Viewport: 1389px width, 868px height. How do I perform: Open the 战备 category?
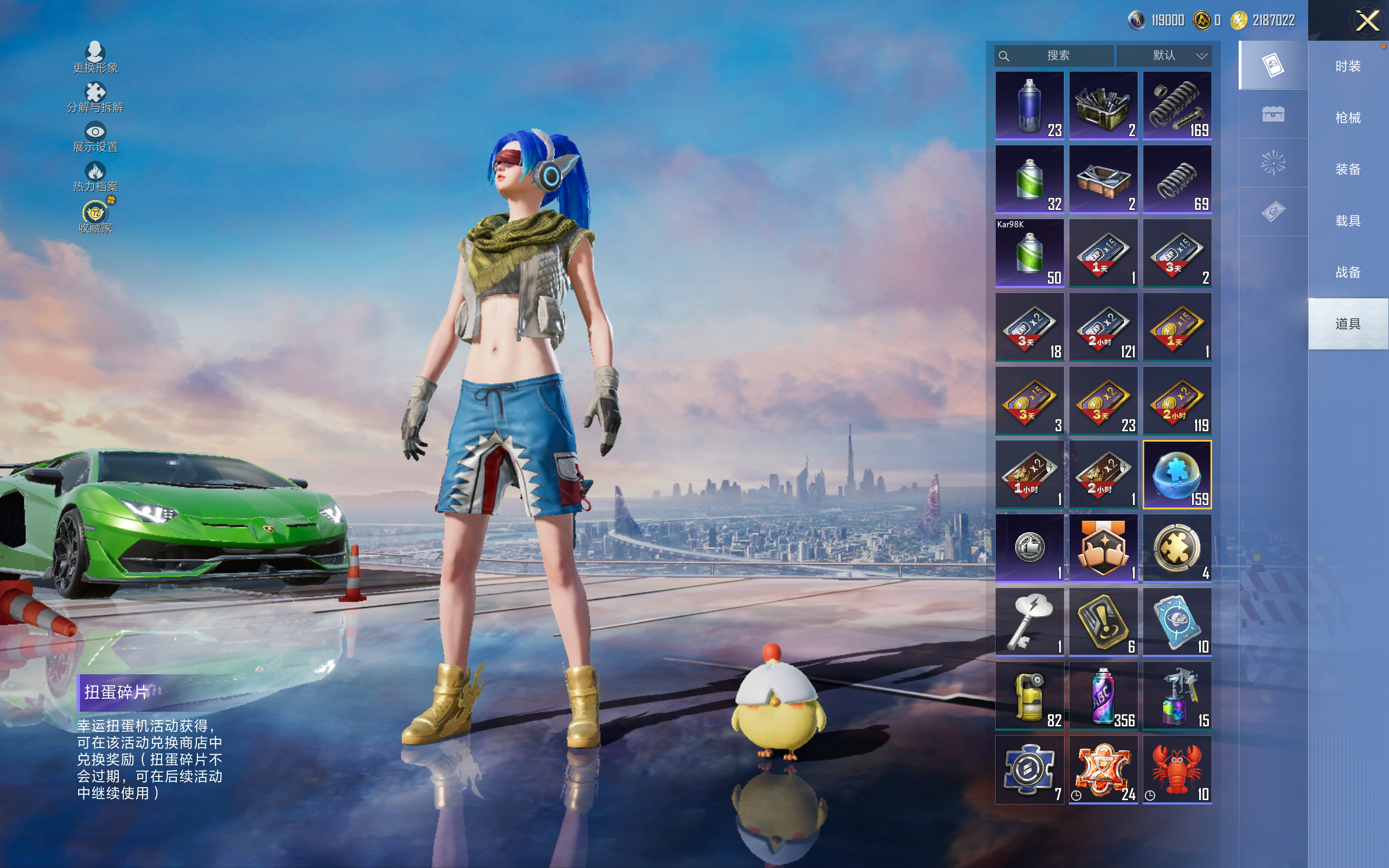(x=1348, y=272)
